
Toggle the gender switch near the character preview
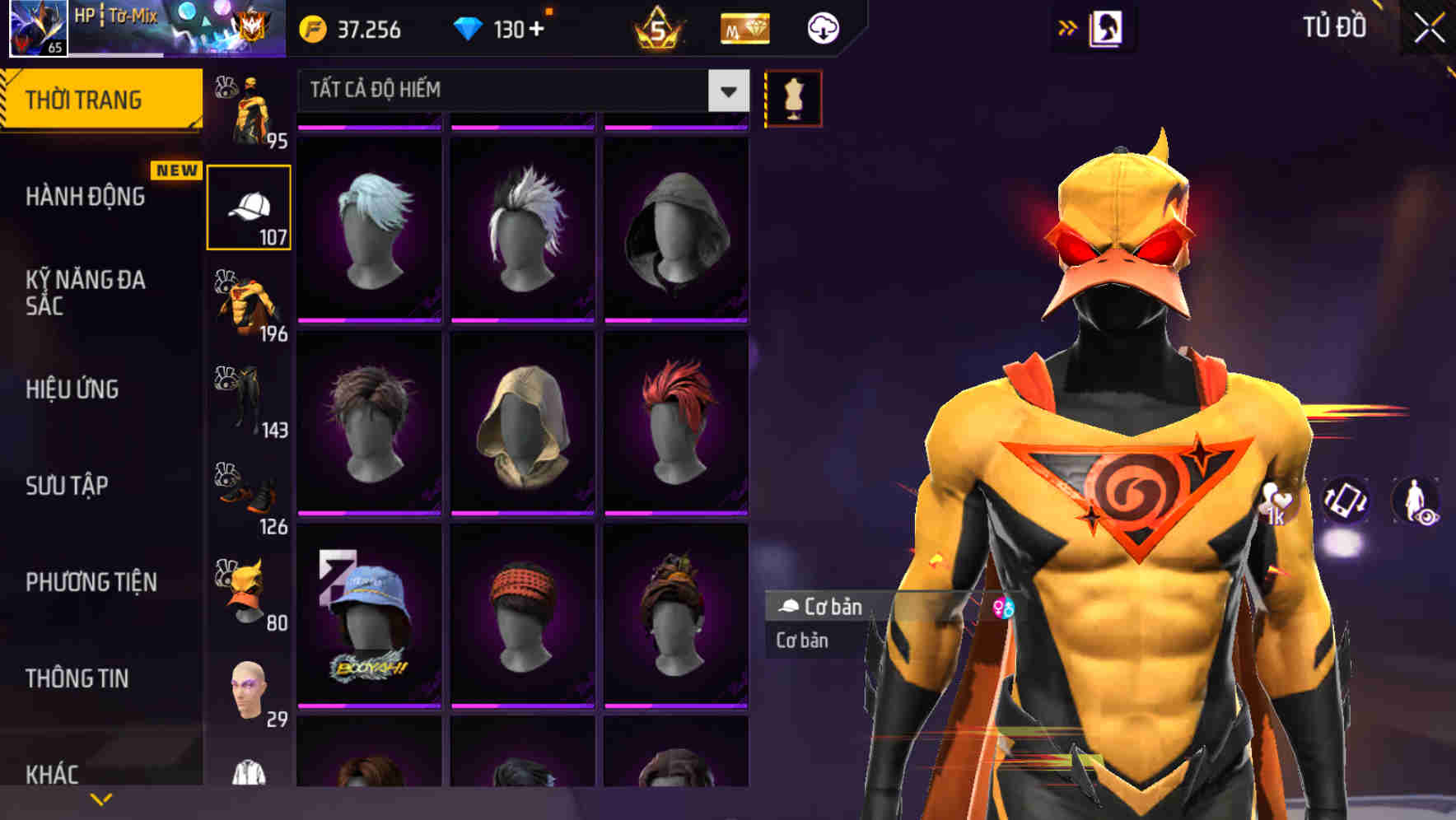pyautogui.click(x=1002, y=607)
